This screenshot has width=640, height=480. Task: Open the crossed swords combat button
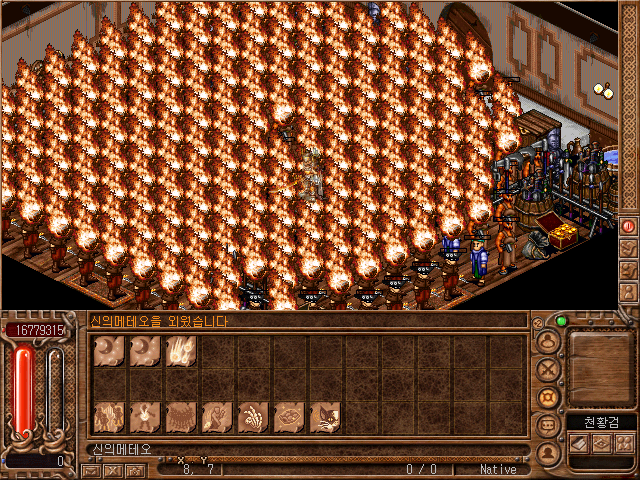click(547, 369)
